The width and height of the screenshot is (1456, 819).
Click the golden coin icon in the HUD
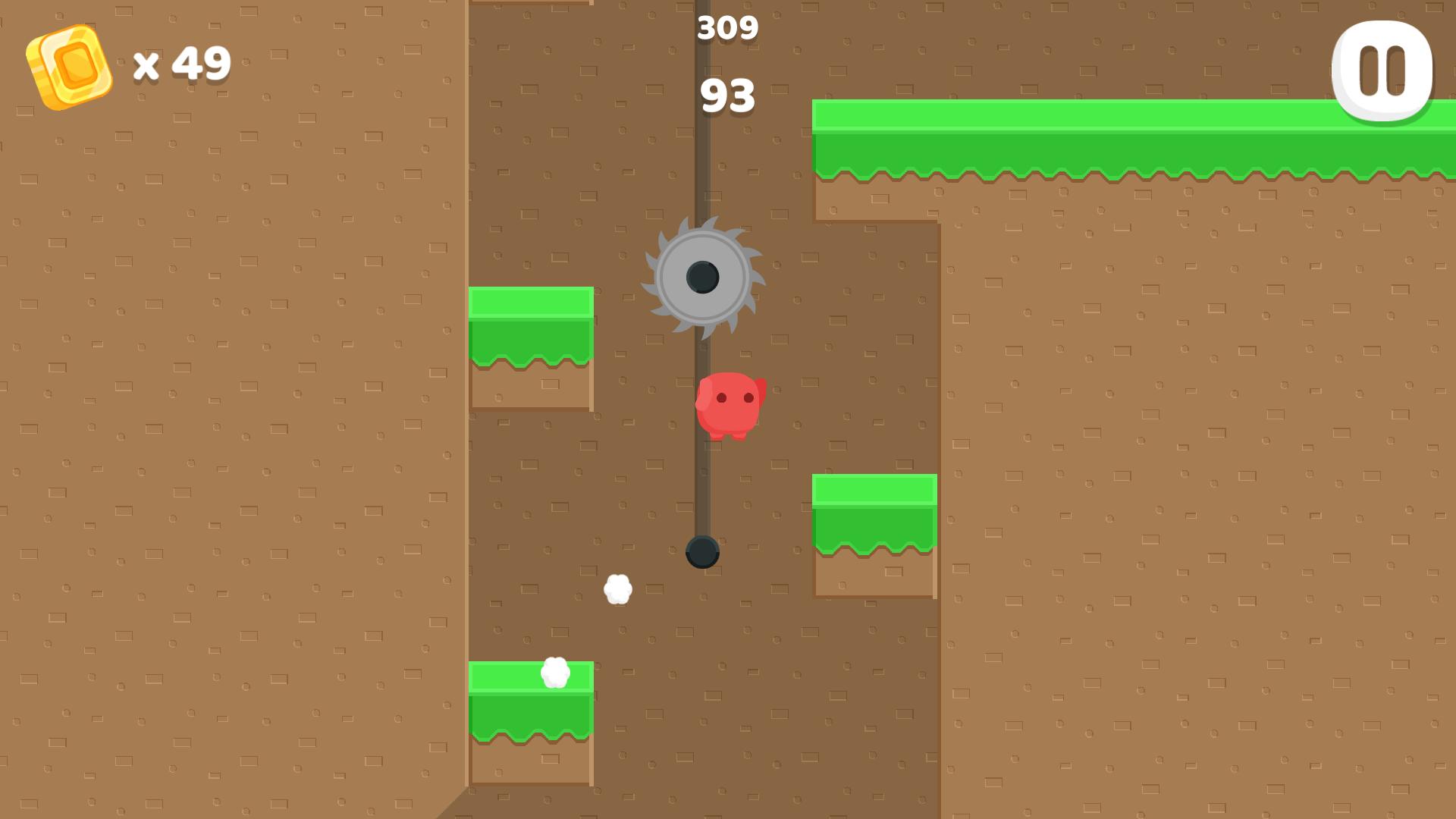pos(70,67)
